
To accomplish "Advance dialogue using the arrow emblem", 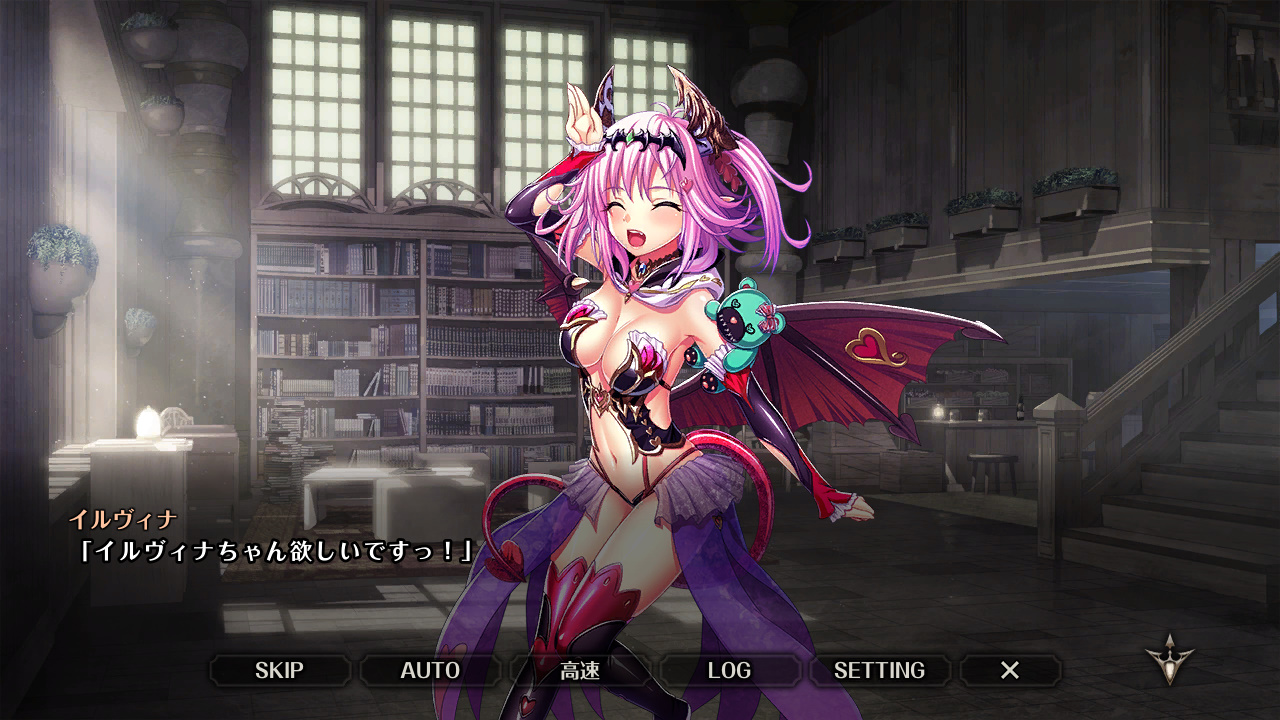I will (1169, 663).
